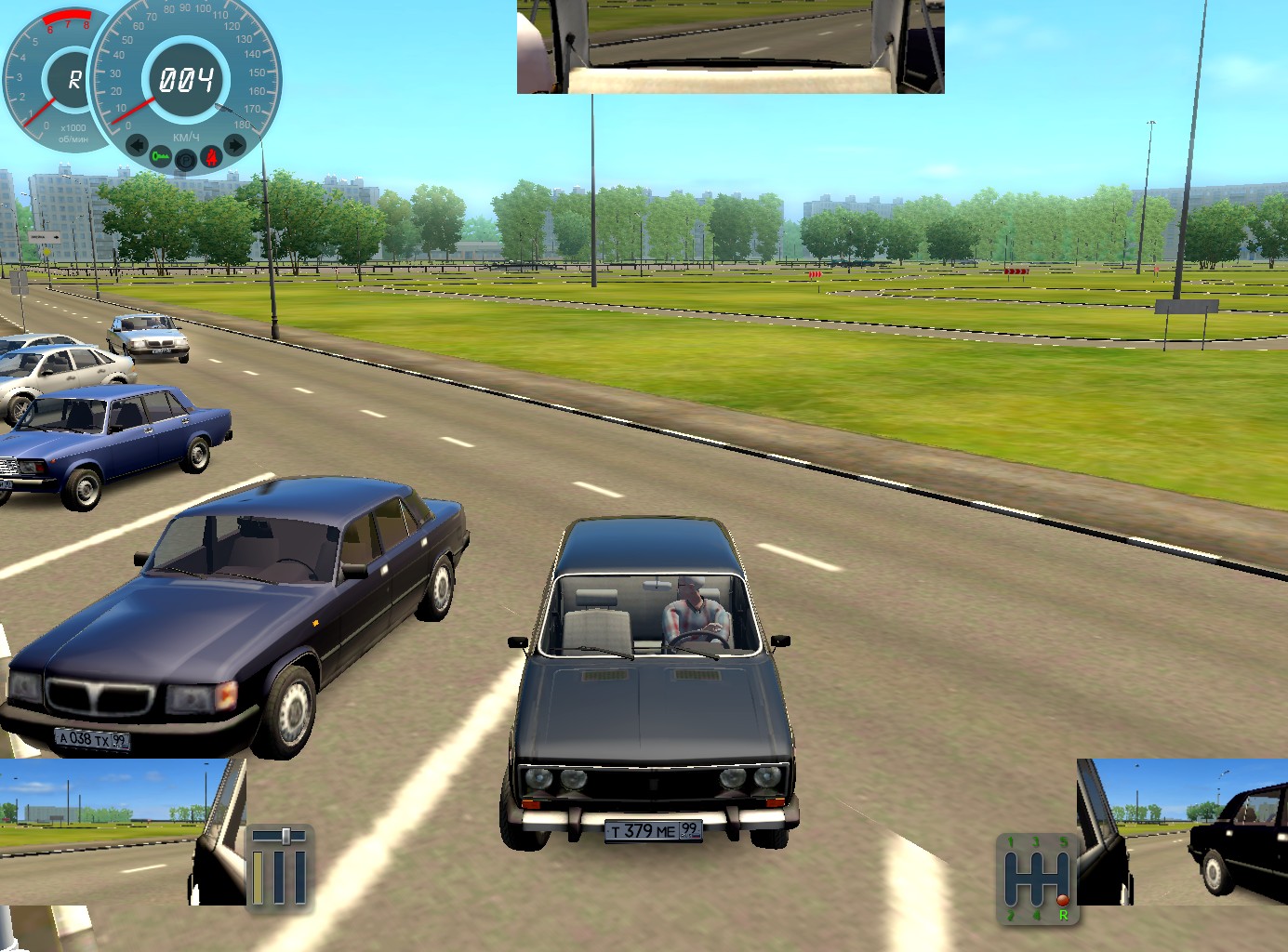The image size is (1288, 952).
Task: Click the right side mirror view
Action: pos(1183,831)
